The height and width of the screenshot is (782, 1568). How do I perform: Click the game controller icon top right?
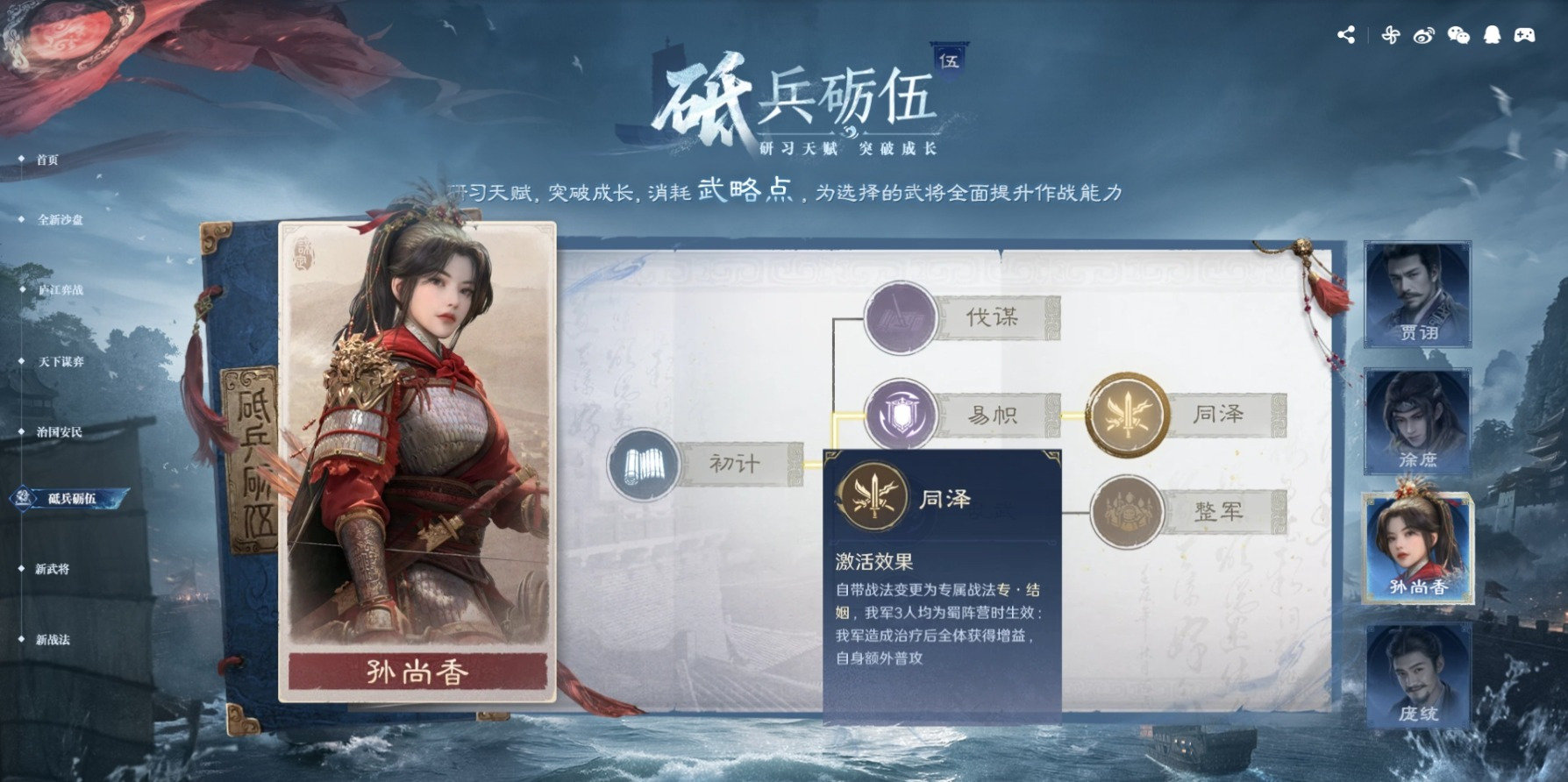1527,35
